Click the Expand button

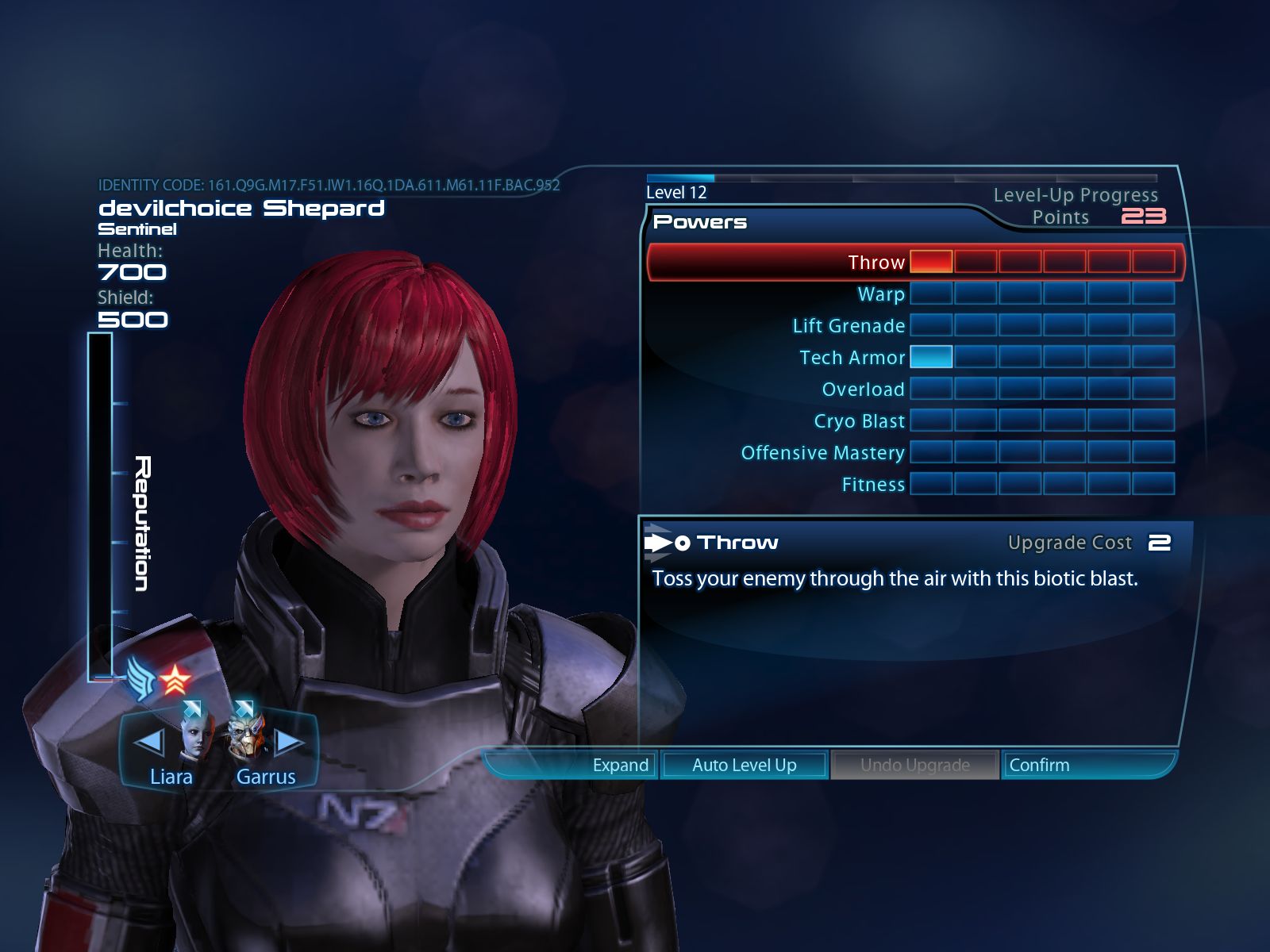620,766
